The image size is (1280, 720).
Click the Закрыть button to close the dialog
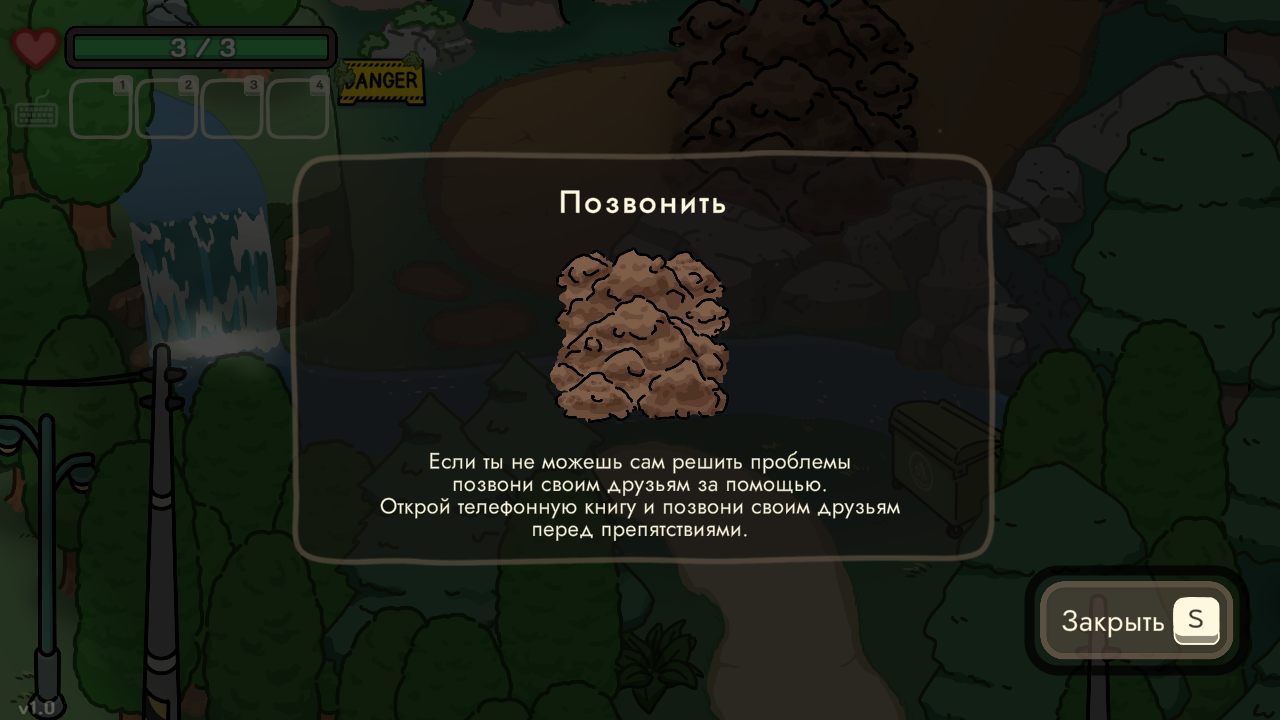coord(1135,621)
